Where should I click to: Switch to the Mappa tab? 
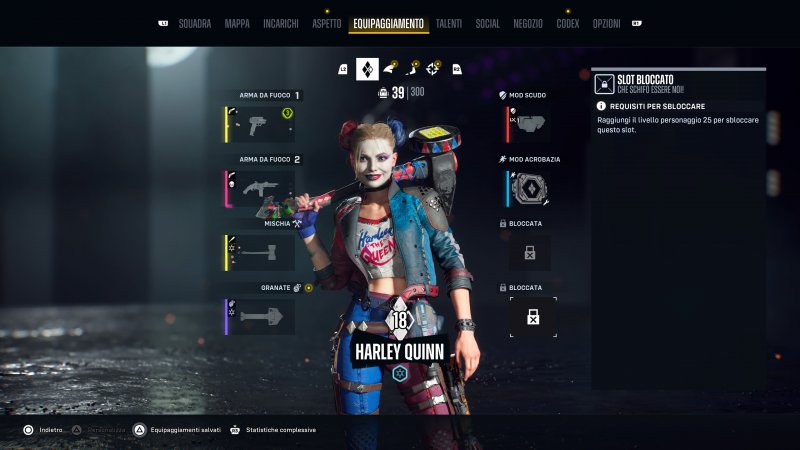pos(237,23)
